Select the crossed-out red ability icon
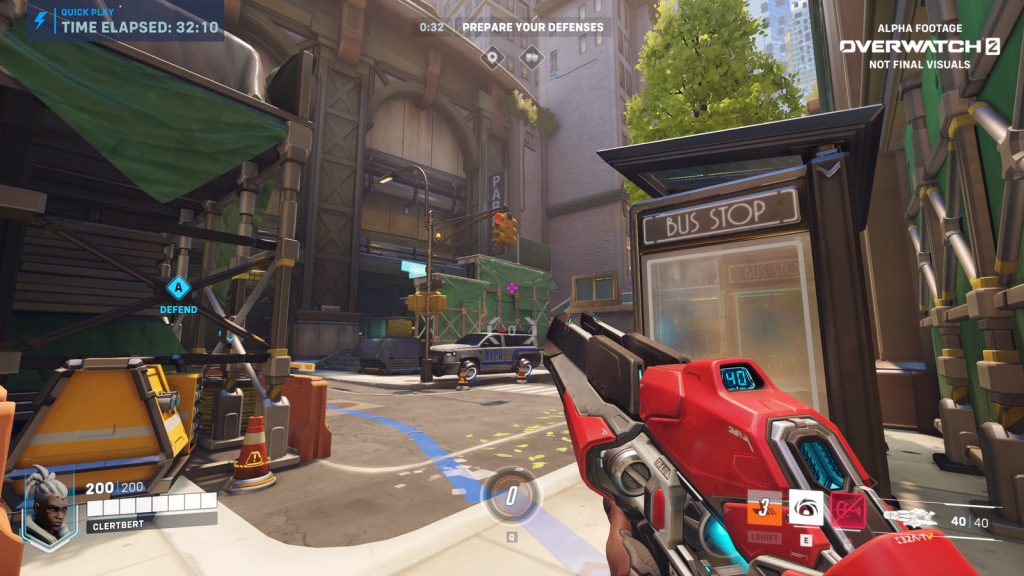1024x576 pixels. (x=848, y=509)
